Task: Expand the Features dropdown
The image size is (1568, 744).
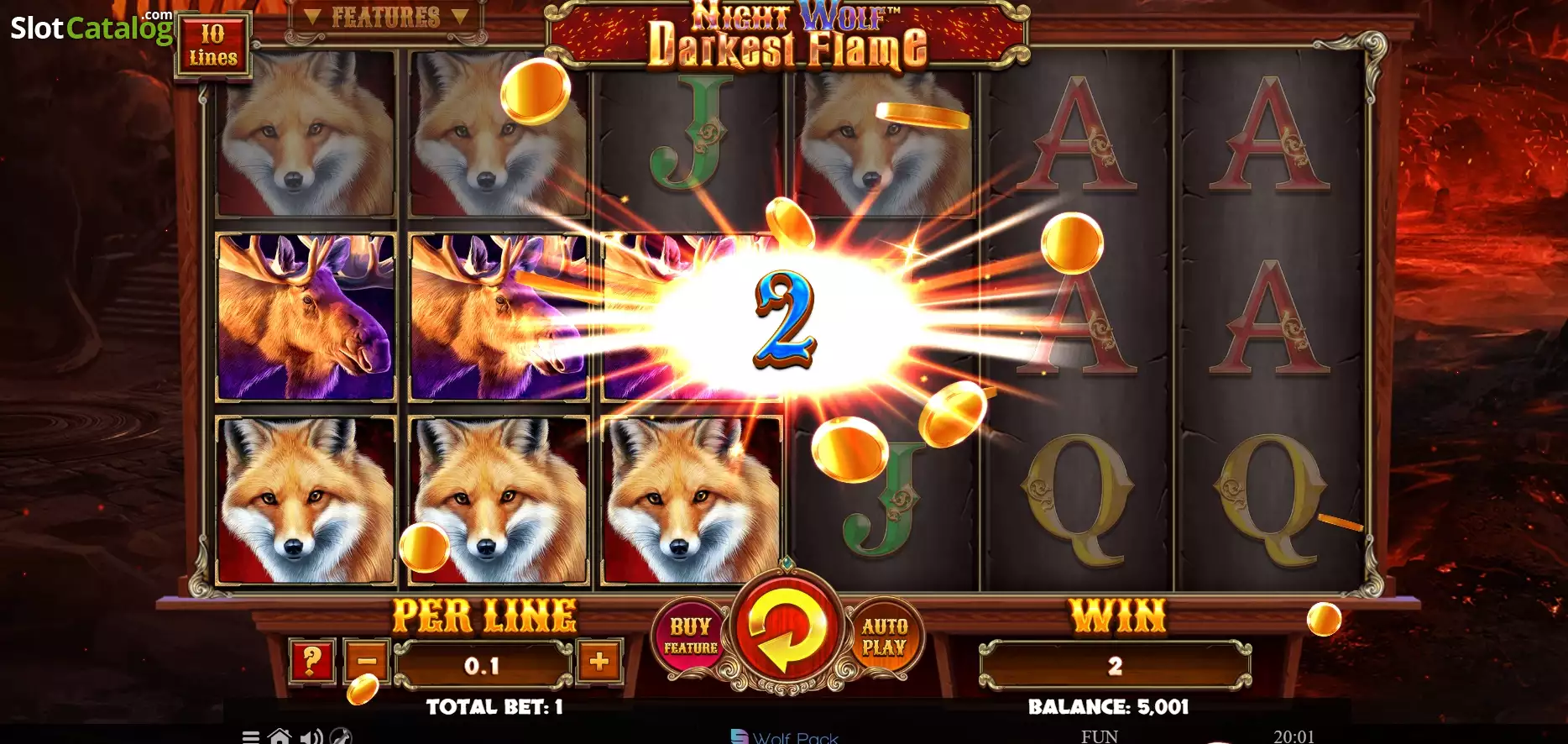Action: [385, 18]
